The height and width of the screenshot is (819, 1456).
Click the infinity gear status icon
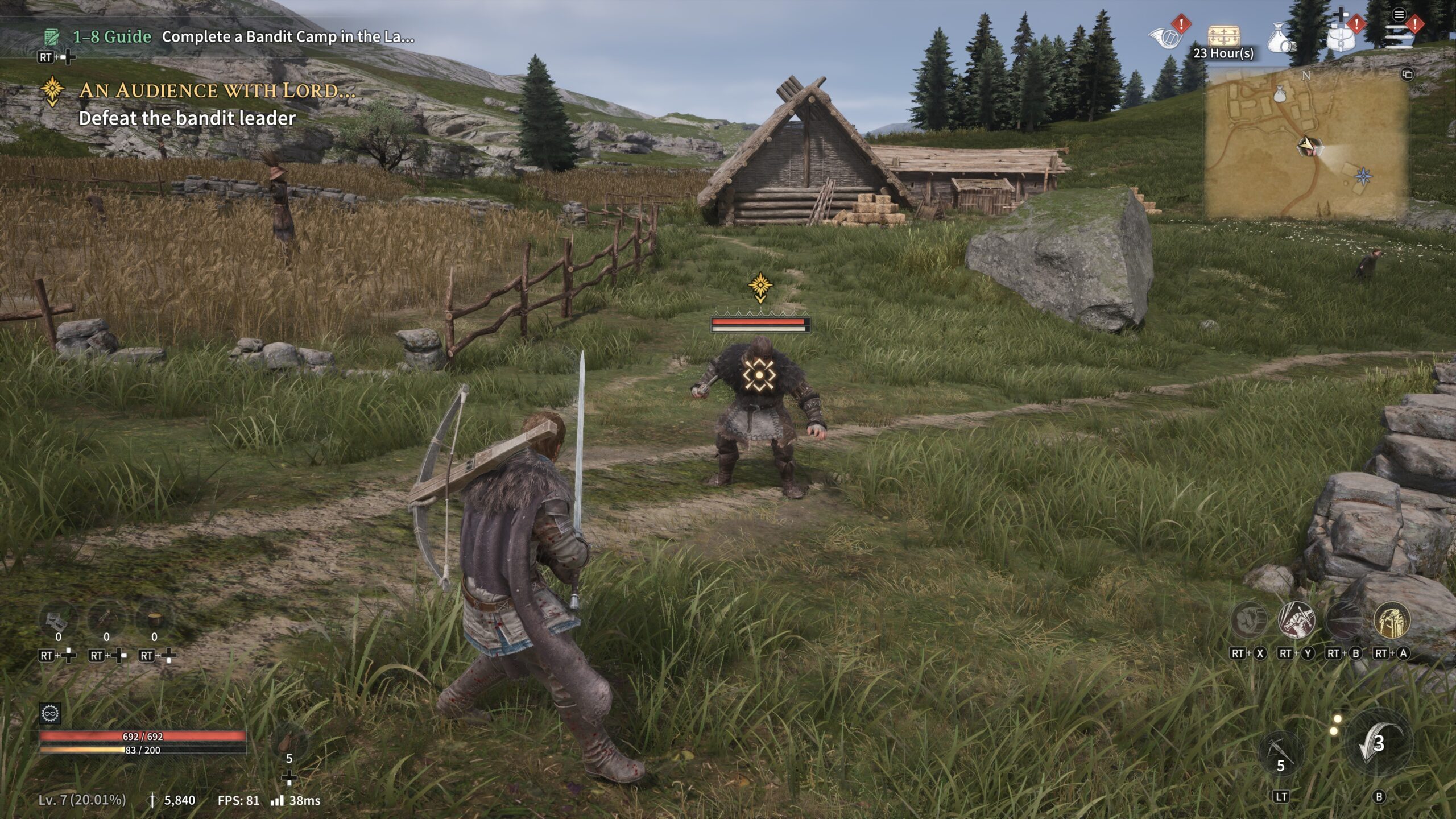pyautogui.click(x=50, y=713)
